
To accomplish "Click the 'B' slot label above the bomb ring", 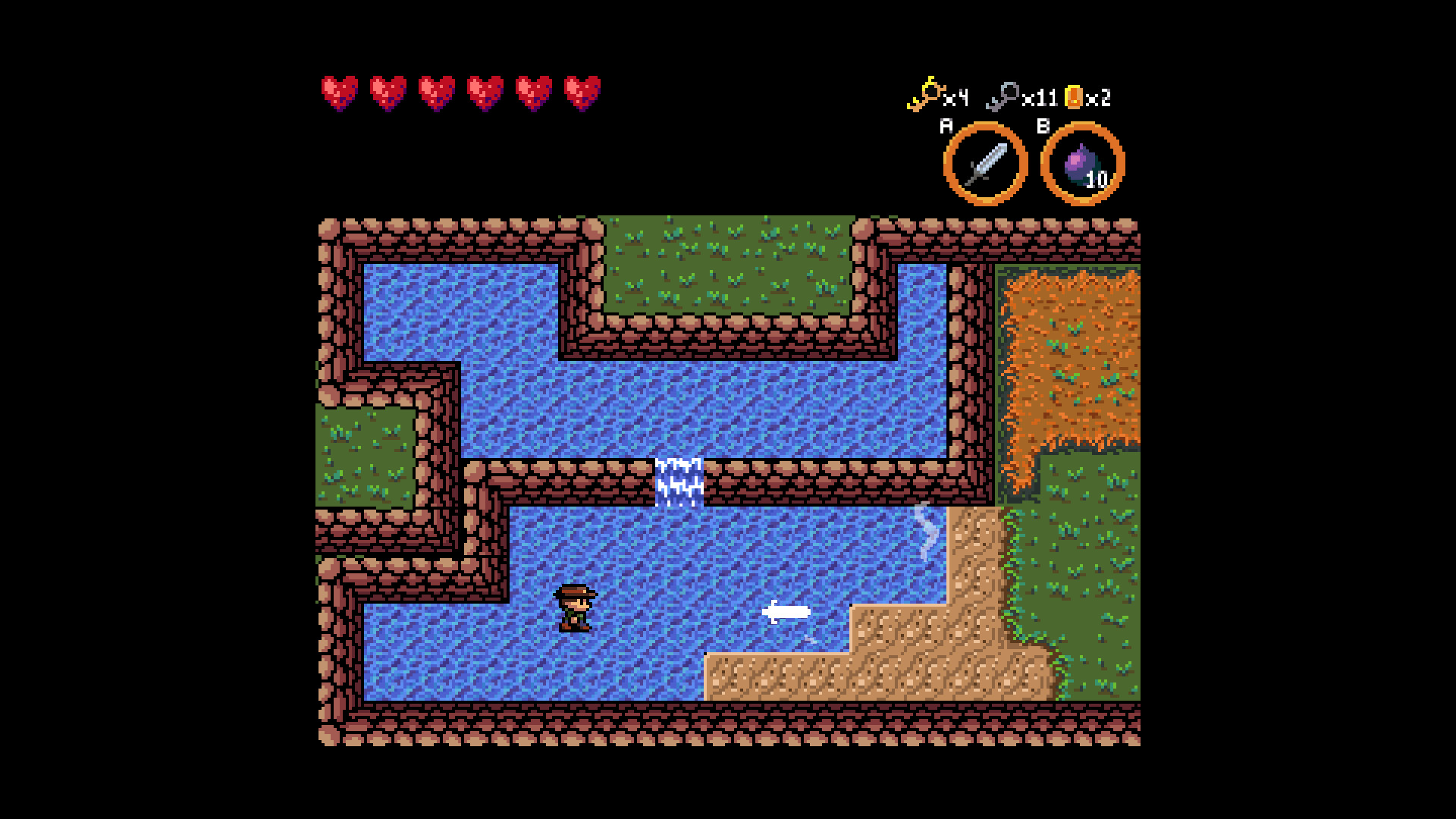I will coord(1045,127).
